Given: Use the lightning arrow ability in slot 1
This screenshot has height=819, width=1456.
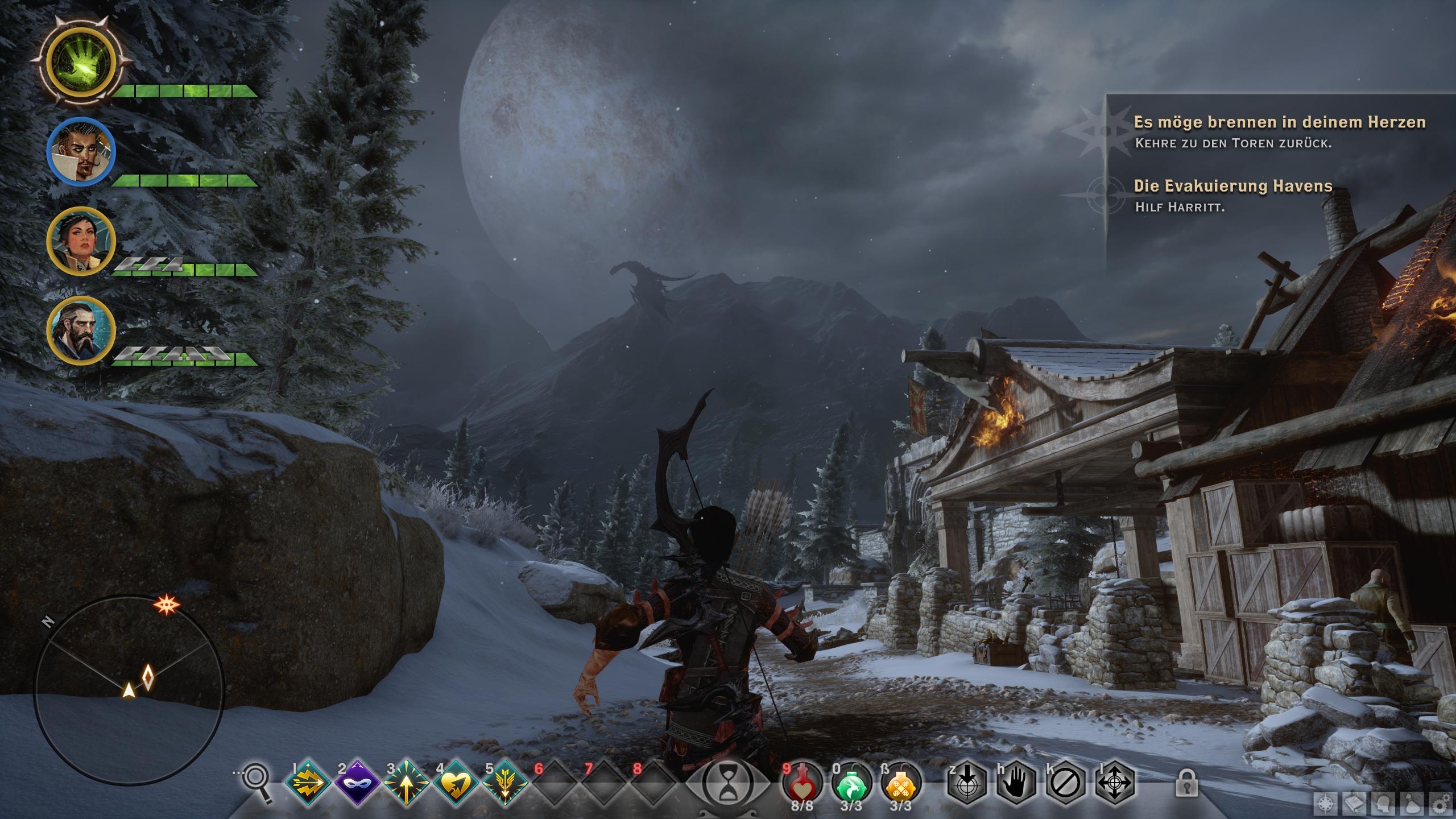Looking at the screenshot, I should click(308, 784).
